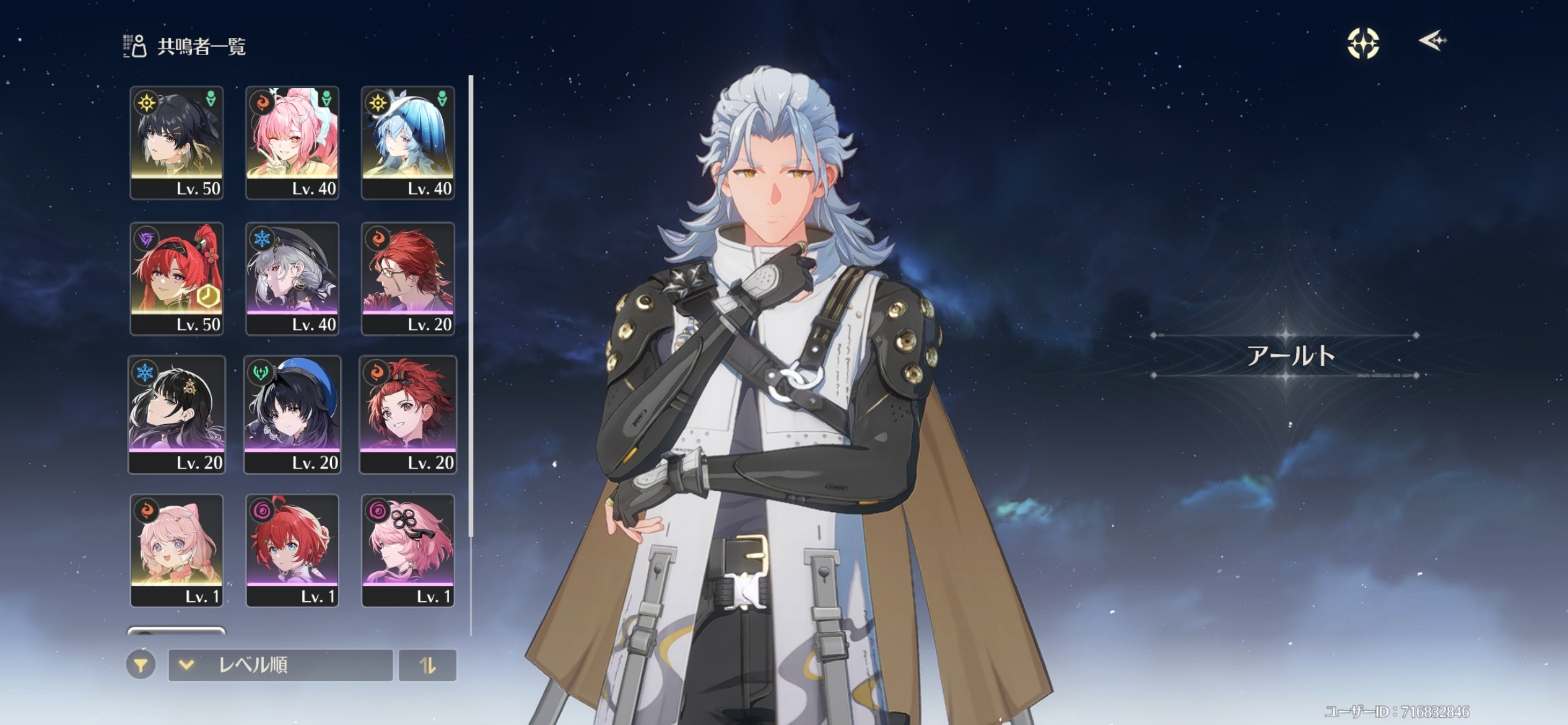Open the レベル順 sort dropdown

(x=281, y=666)
